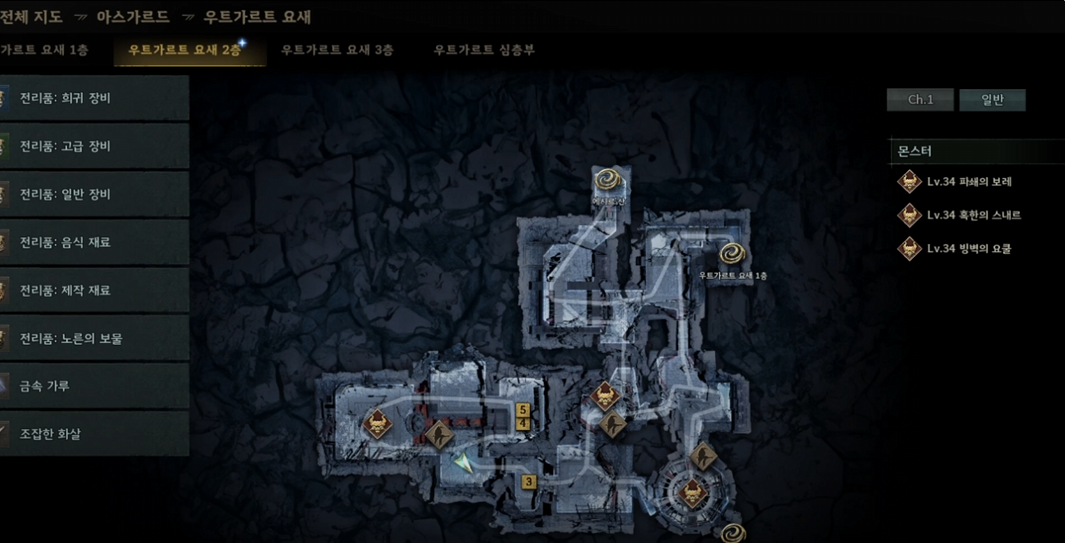This screenshot has width=1065, height=543.
Task: Select monster Lv.34 빙벽의 요쿨
Action: coord(968,248)
